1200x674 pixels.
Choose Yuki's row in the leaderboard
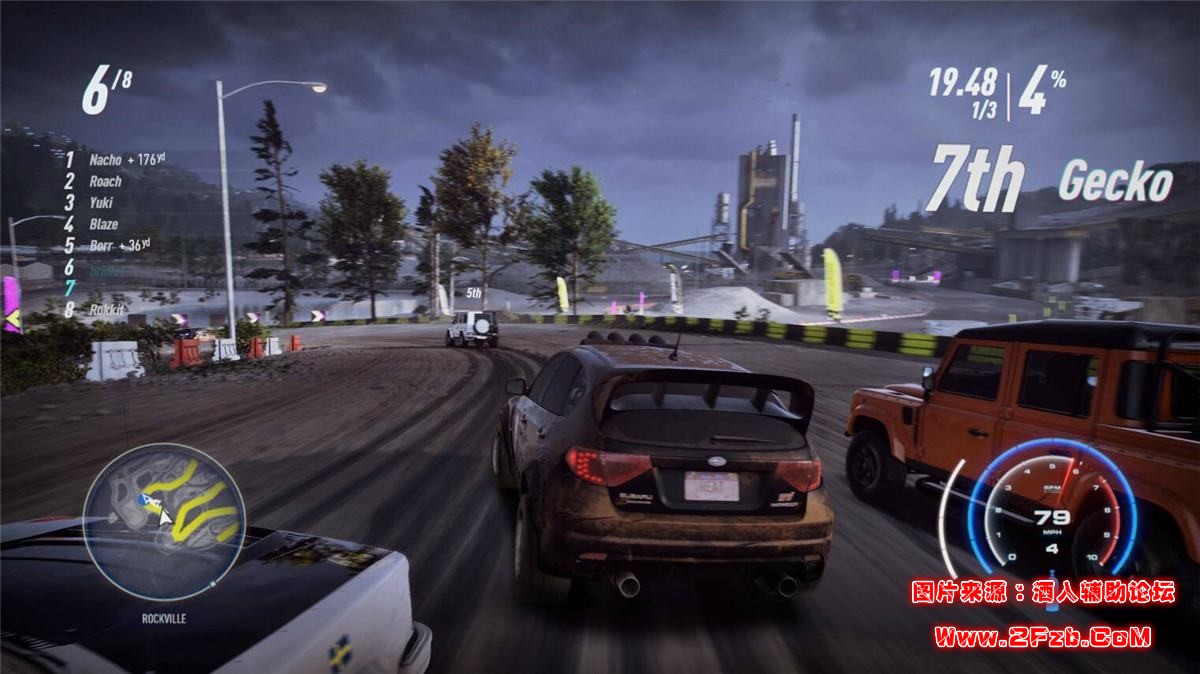pos(101,203)
